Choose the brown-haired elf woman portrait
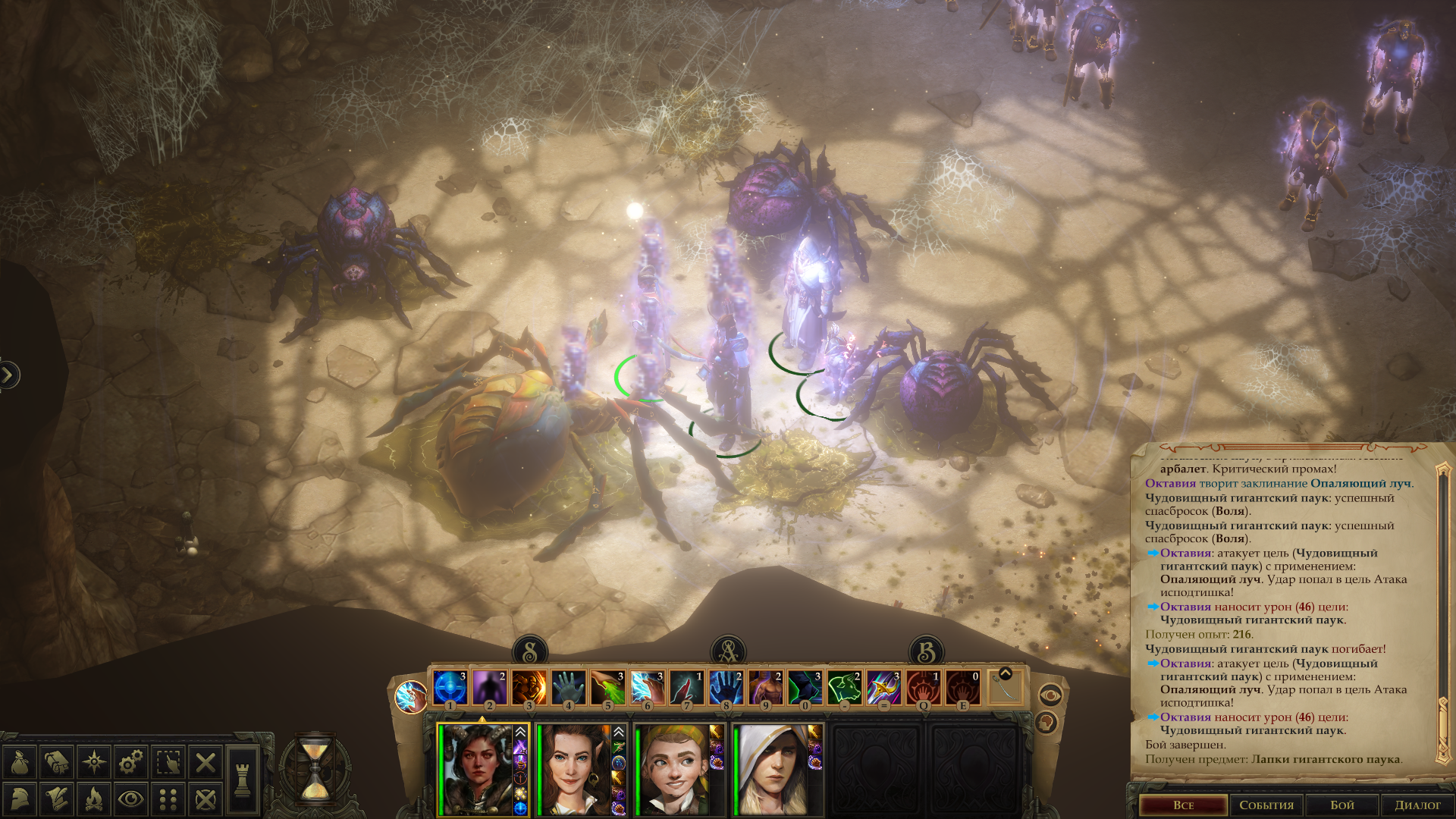Viewport: 1456px width, 819px height. point(573,769)
